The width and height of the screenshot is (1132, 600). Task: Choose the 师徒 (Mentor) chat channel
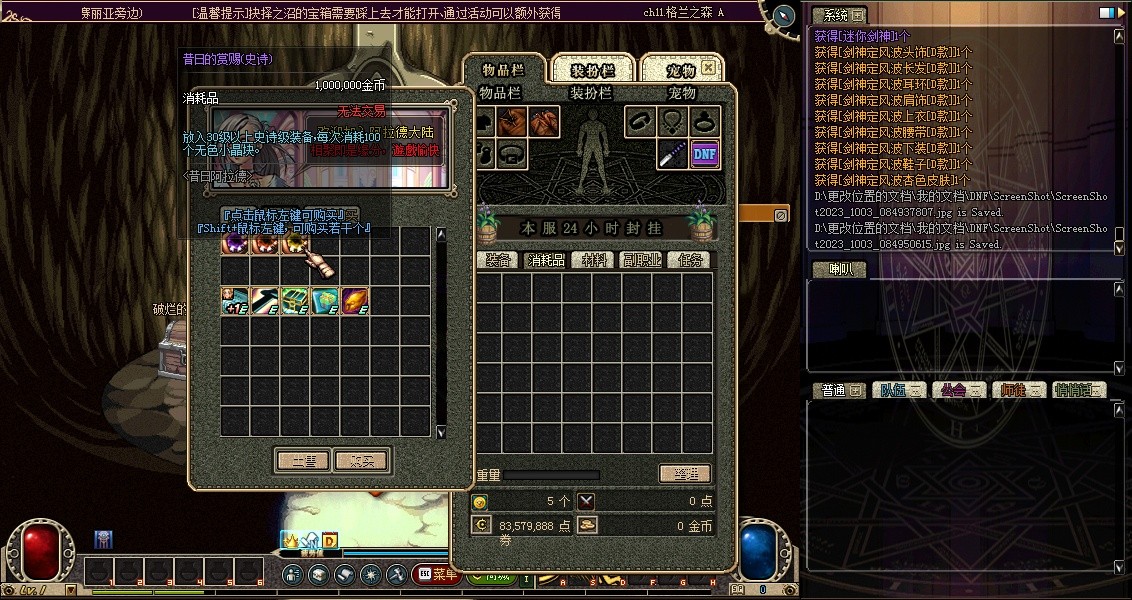1018,390
